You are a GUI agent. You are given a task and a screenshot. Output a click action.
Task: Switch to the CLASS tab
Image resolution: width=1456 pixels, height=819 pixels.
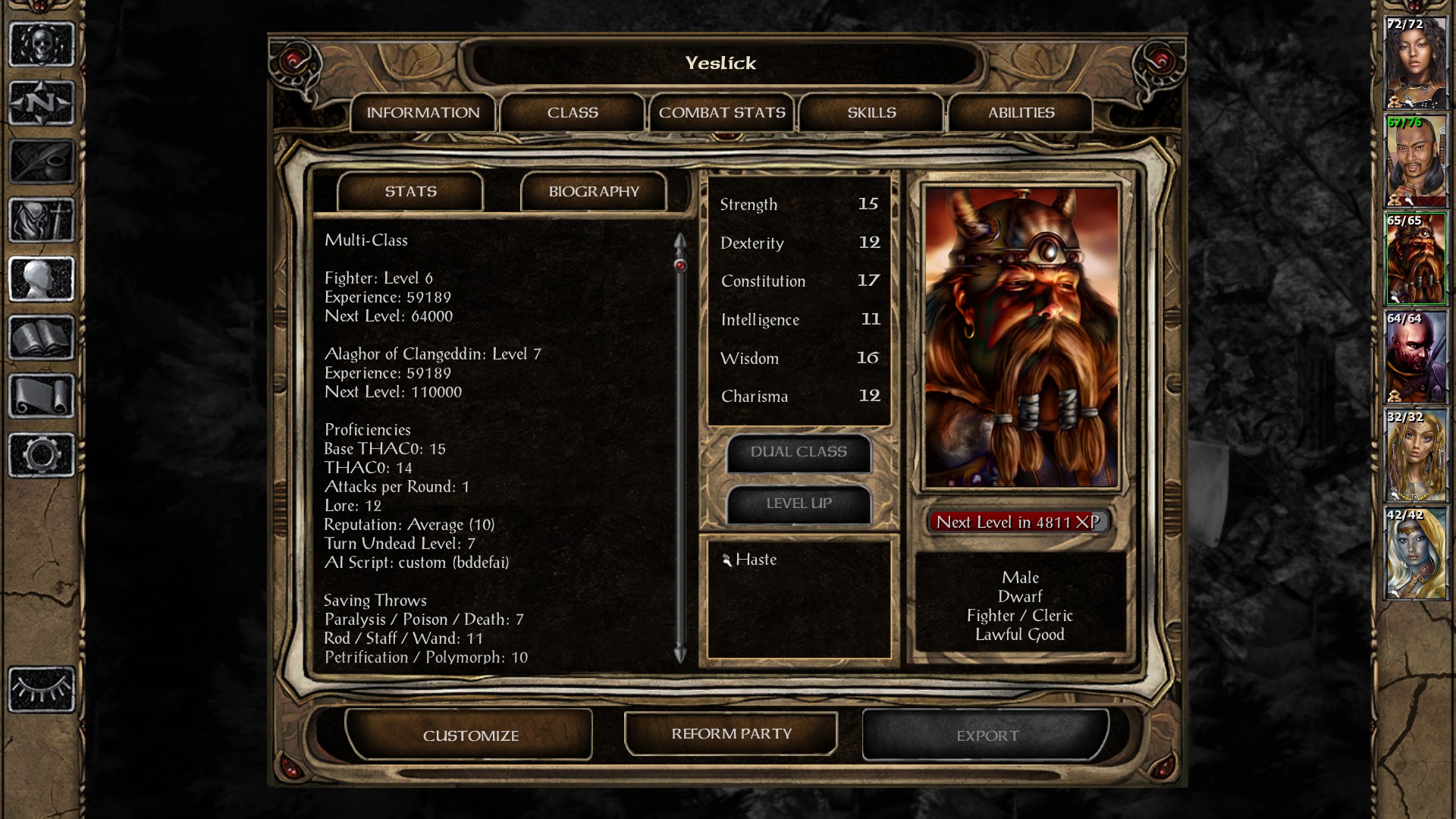[x=573, y=112]
